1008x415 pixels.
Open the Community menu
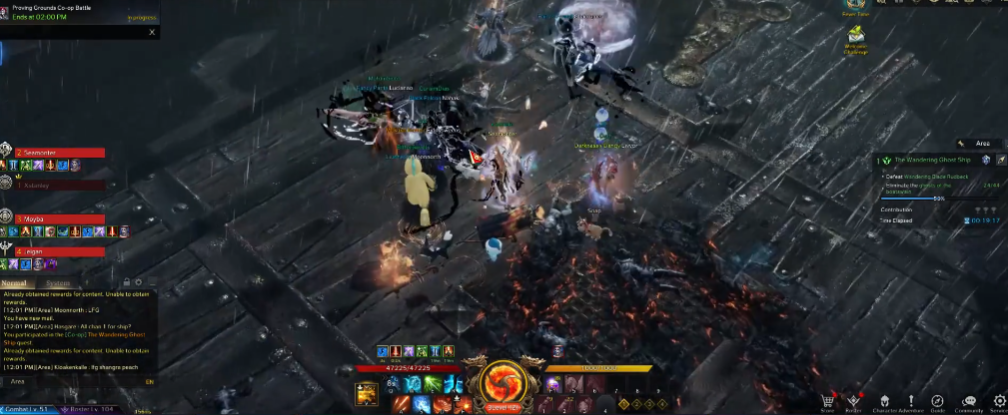[968, 401]
